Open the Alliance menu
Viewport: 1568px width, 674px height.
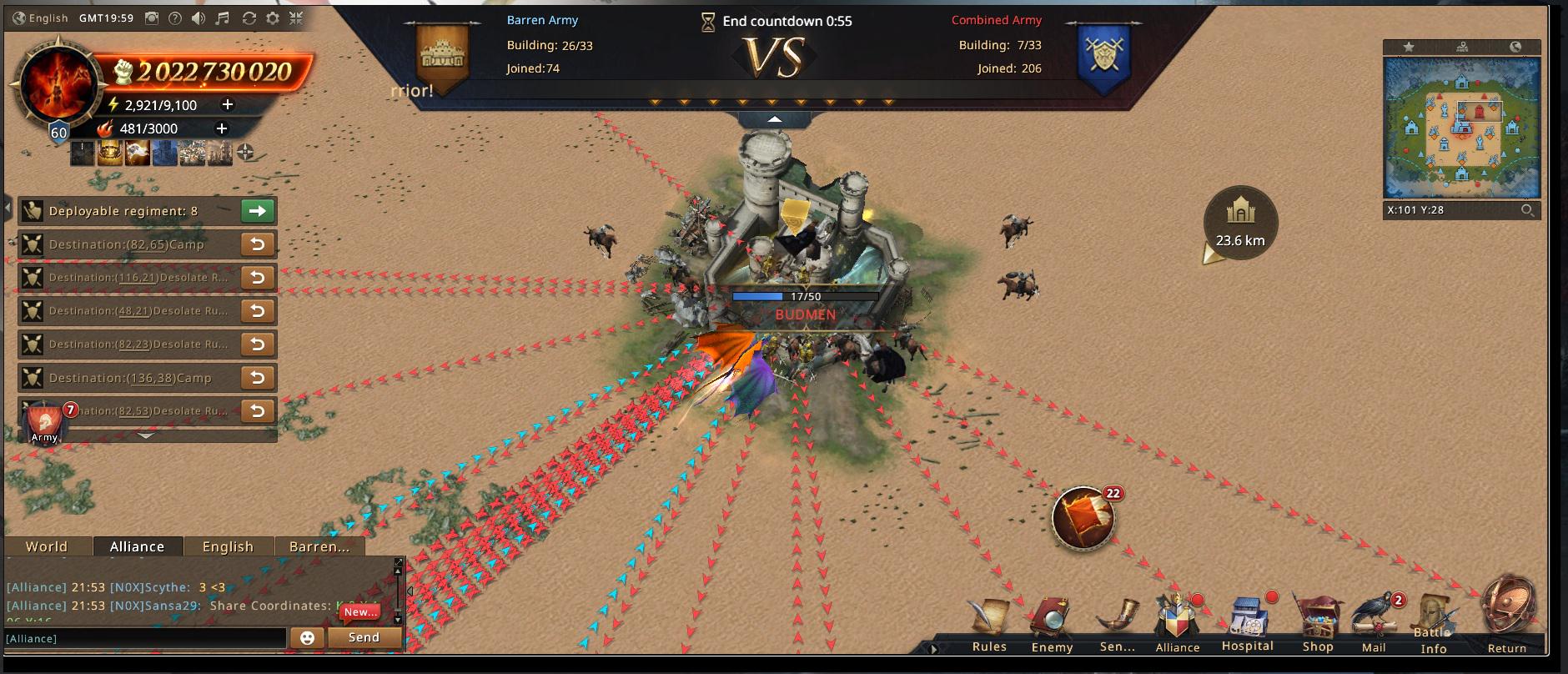[1177, 622]
